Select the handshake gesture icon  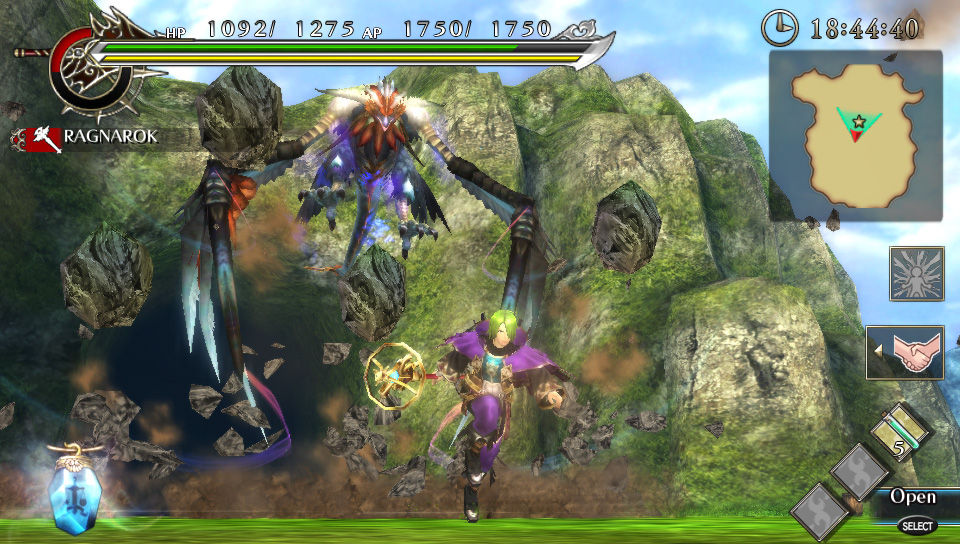[x=905, y=352]
